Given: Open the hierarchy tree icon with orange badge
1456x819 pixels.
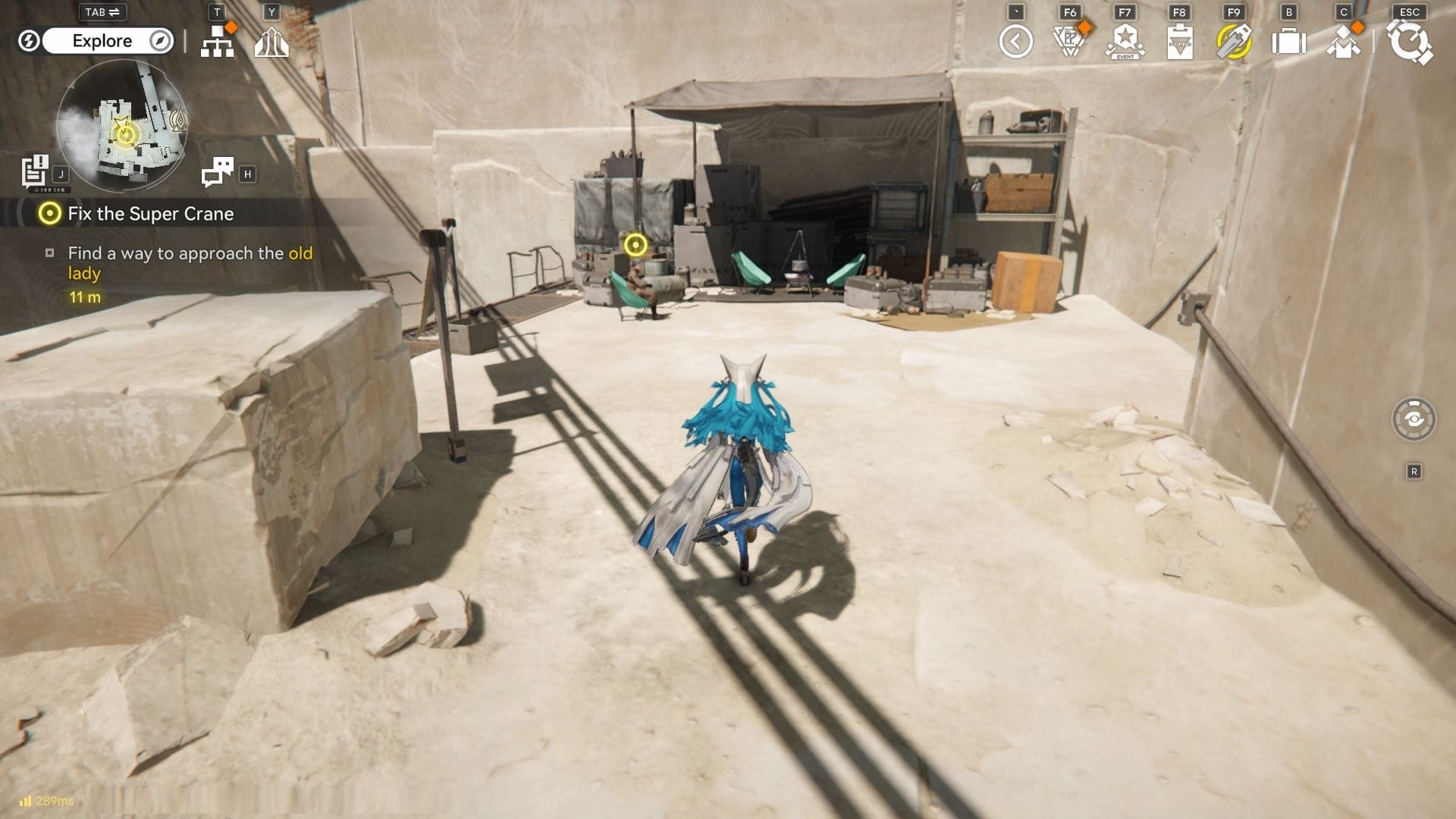Looking at the screenshot, I should pos(218,42).
